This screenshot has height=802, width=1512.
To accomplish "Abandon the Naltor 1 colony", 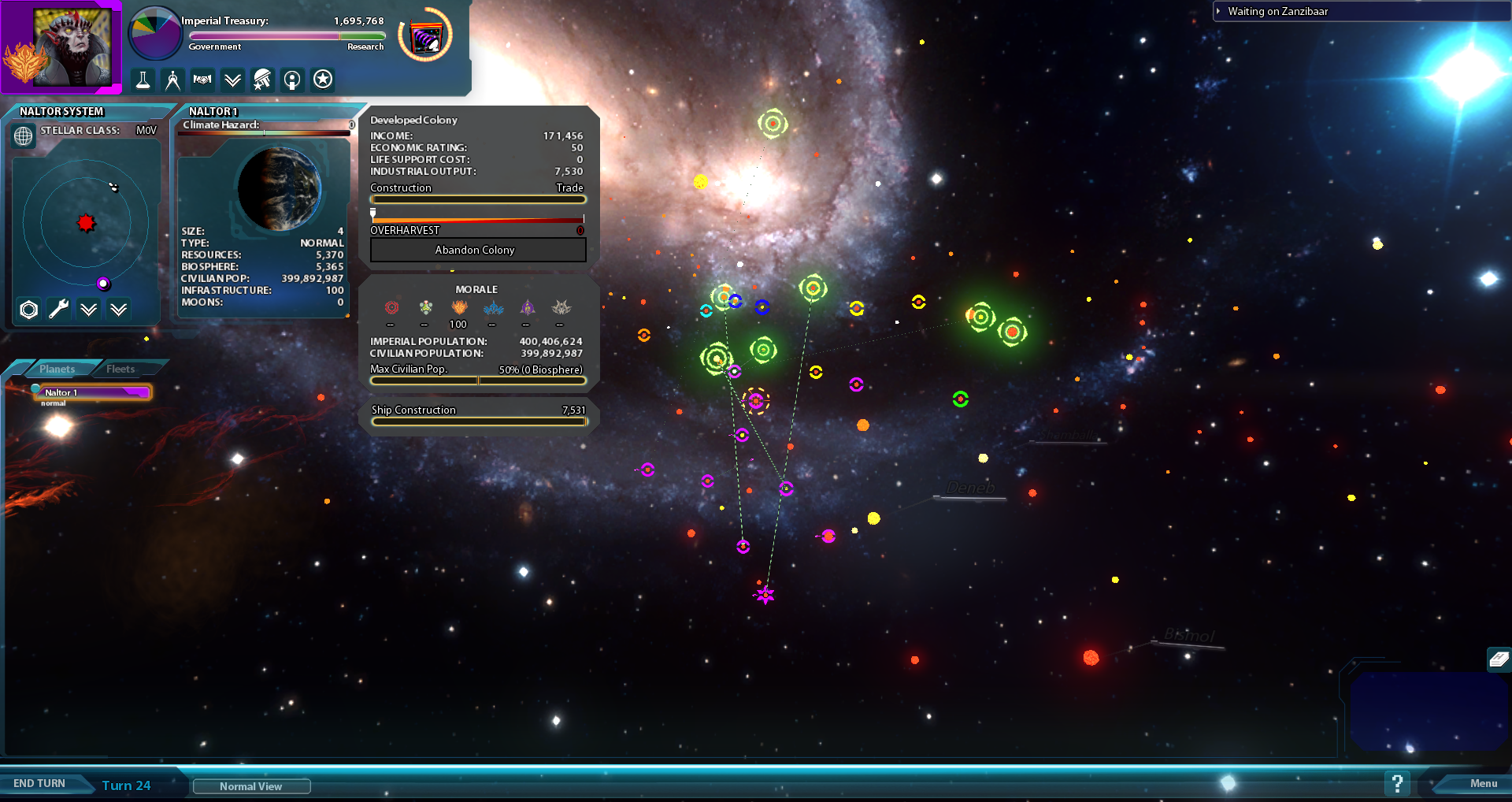I will pos(478,250).
